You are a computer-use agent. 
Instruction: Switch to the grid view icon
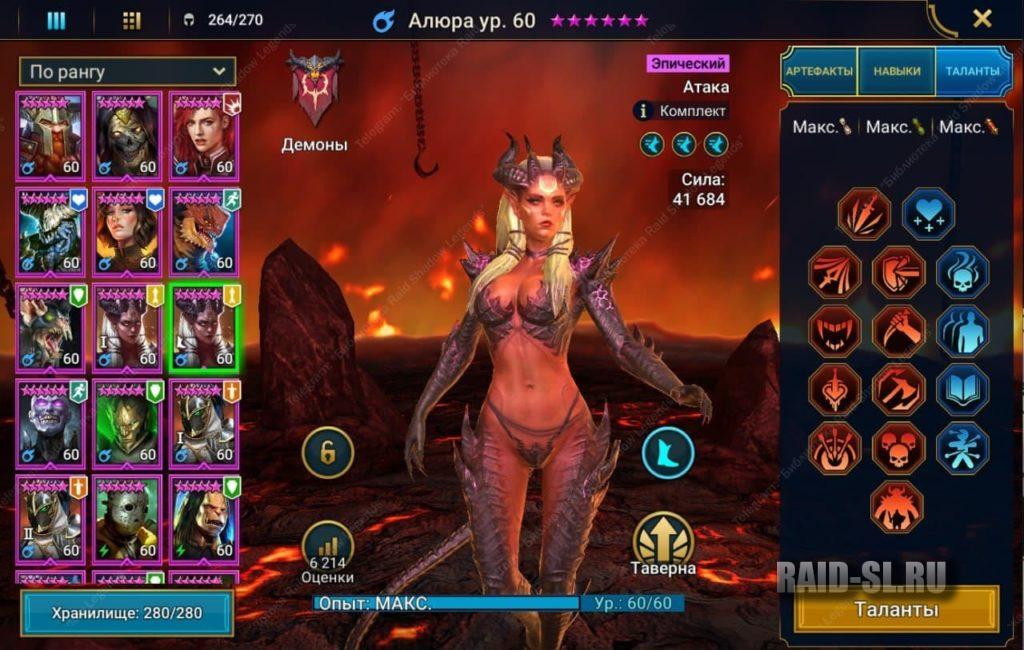tap(131, 20)
